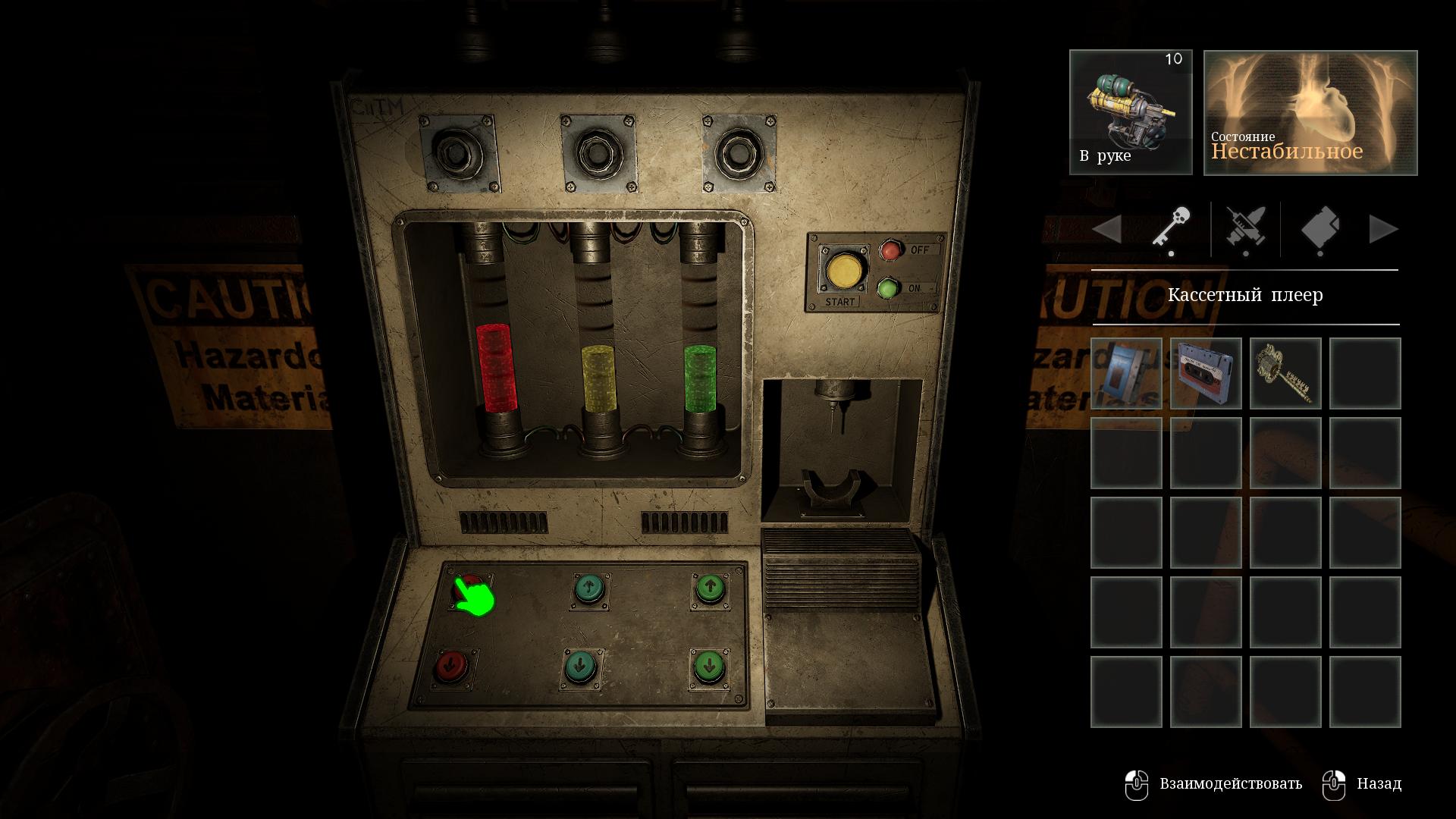
Task: Choose the ornate golden key item
Action: [1285, 374]
